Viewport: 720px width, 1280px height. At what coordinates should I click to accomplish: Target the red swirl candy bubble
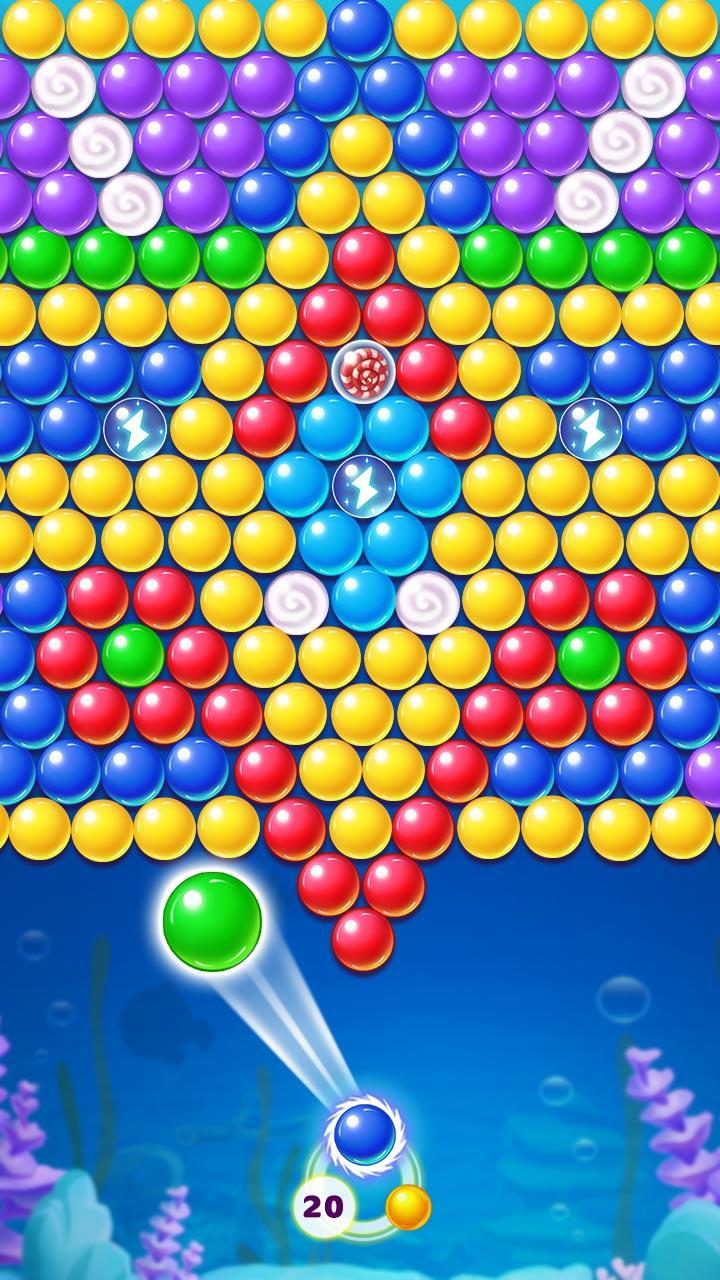[x=363, y=371]
